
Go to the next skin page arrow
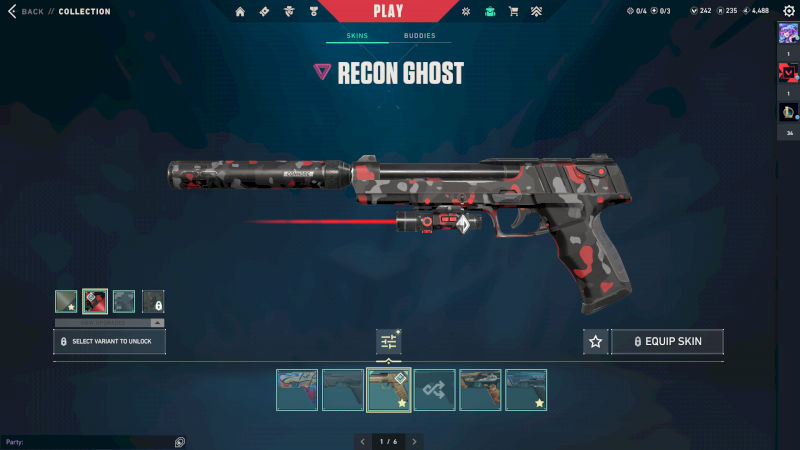(x=414, y=441)
